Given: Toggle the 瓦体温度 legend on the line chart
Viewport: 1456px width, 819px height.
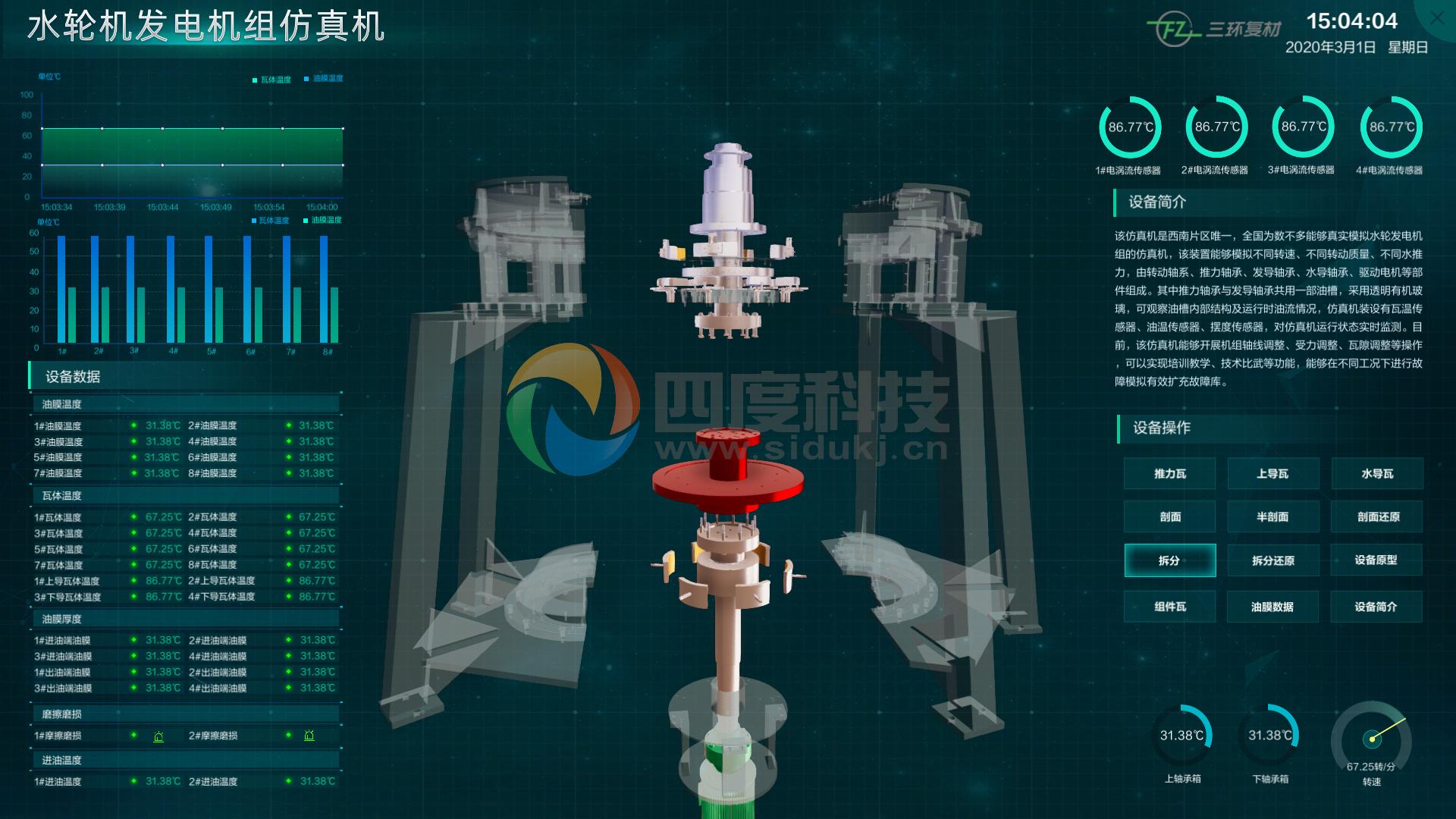Looking at the screenshot, I should 271,78.
